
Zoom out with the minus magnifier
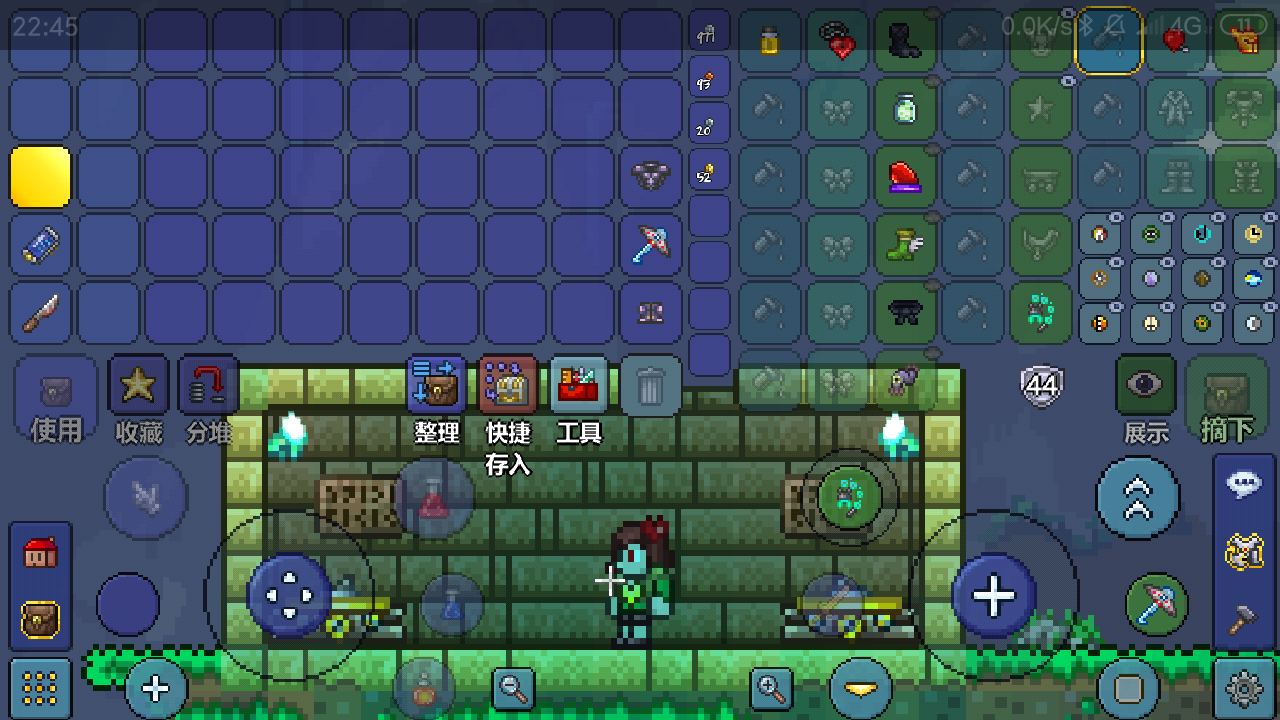click(x=514, y=688)
